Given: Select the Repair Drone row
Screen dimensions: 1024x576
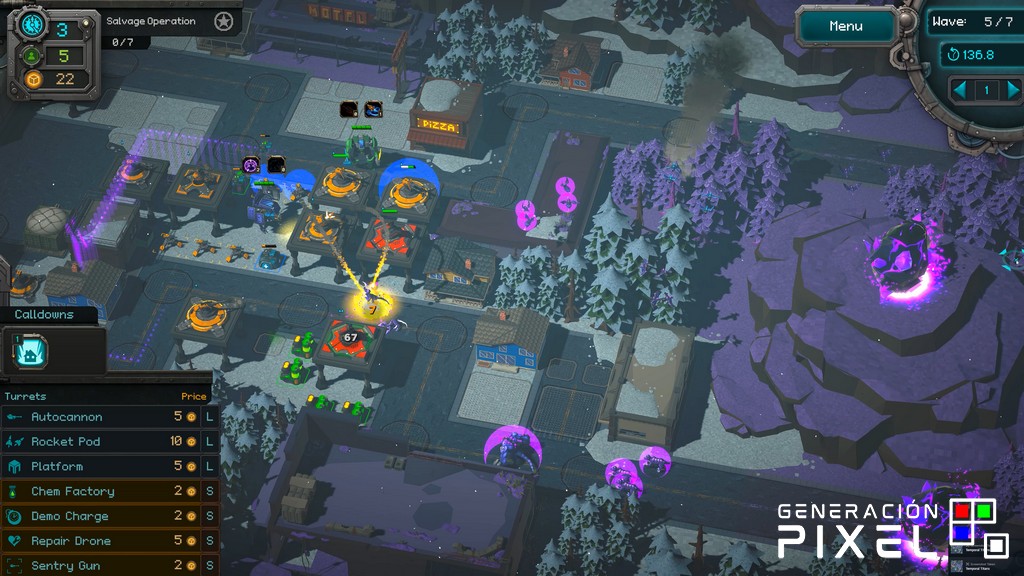Looking at the screenshot, I should point(105,541).
